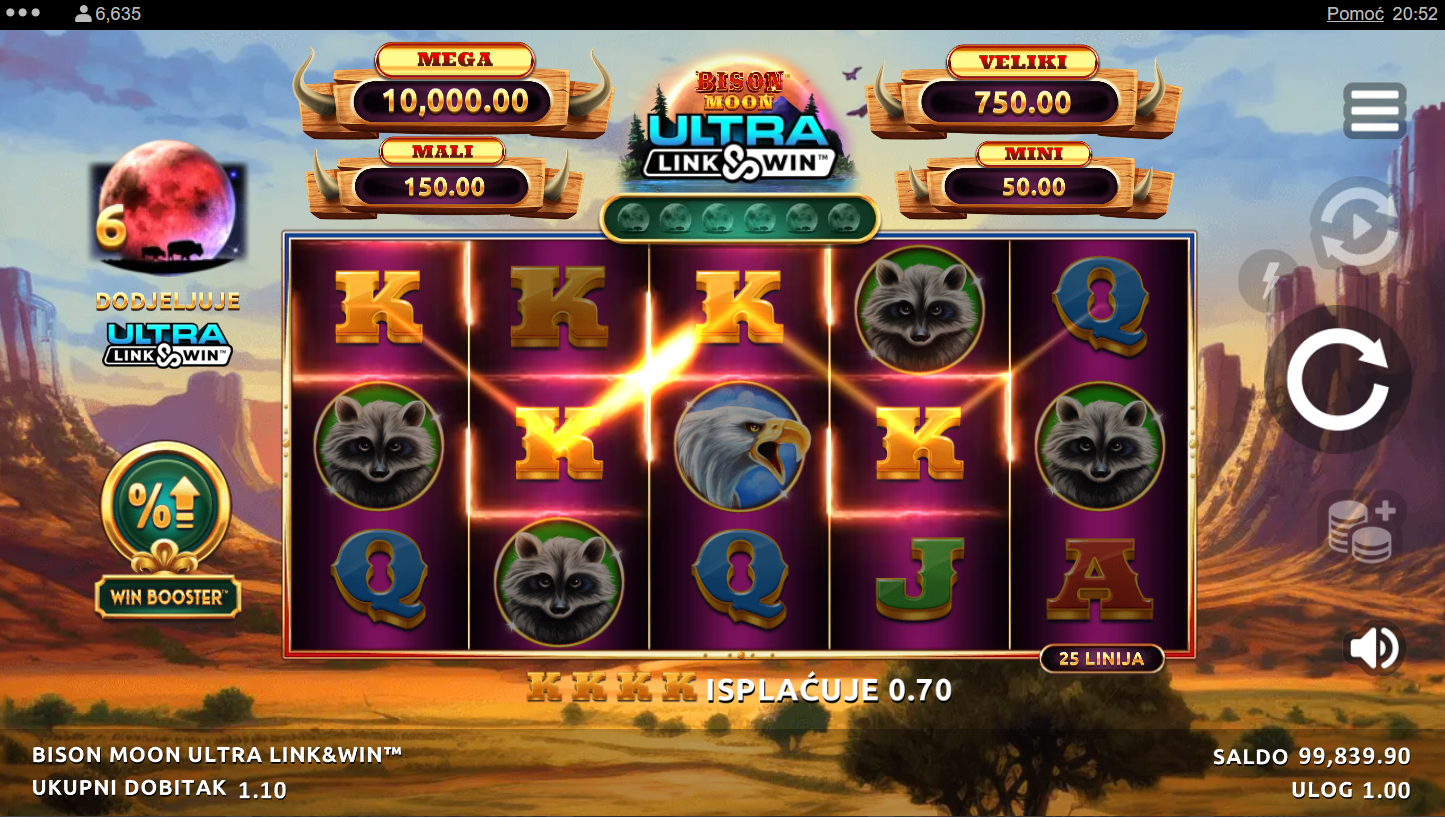Toggle the lightning bolt quick spin
The image size is (1445, 817).
[1267, 280]
